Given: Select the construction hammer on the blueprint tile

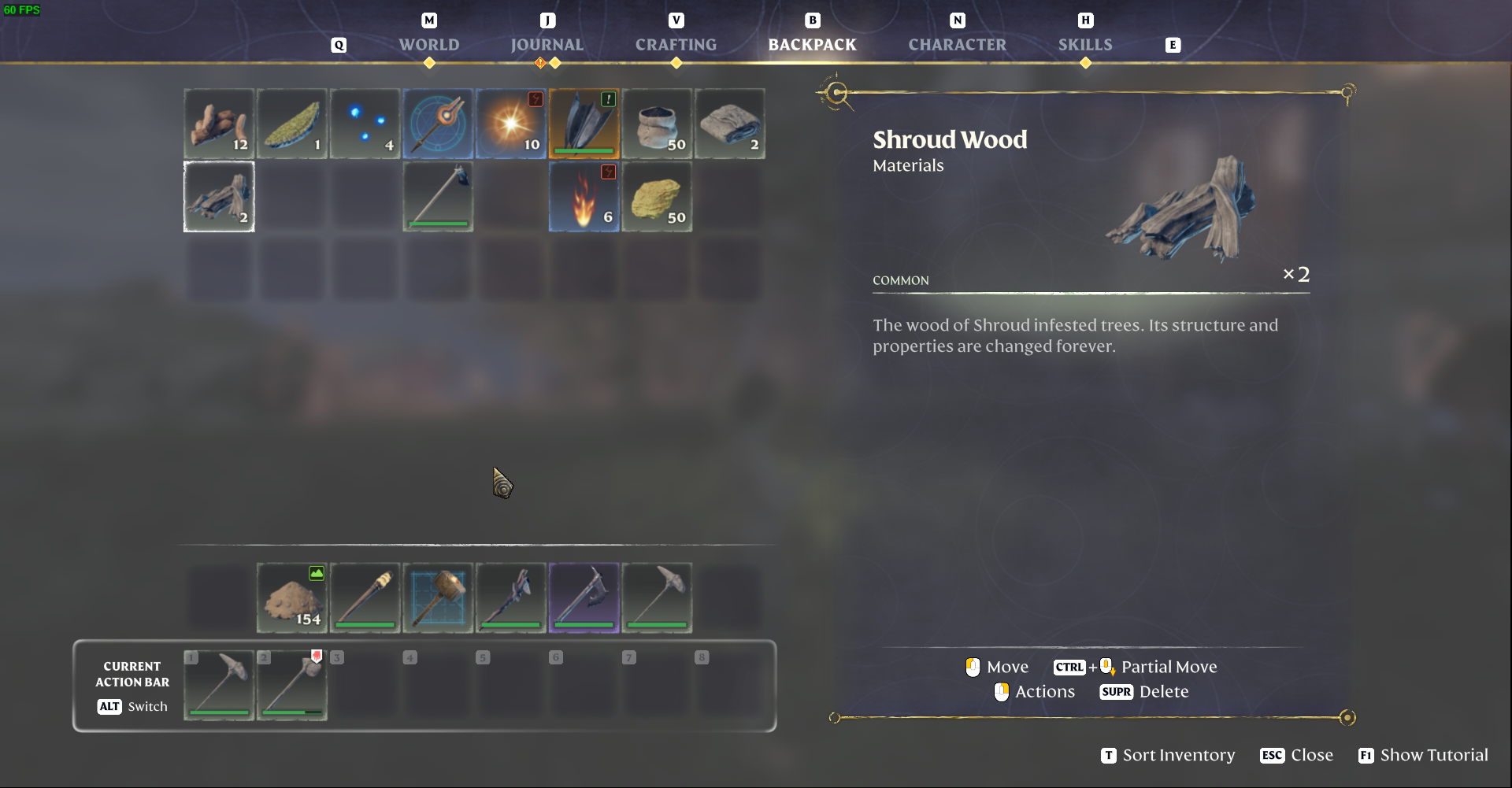Looking at the screenshot, I should point(438,597).
